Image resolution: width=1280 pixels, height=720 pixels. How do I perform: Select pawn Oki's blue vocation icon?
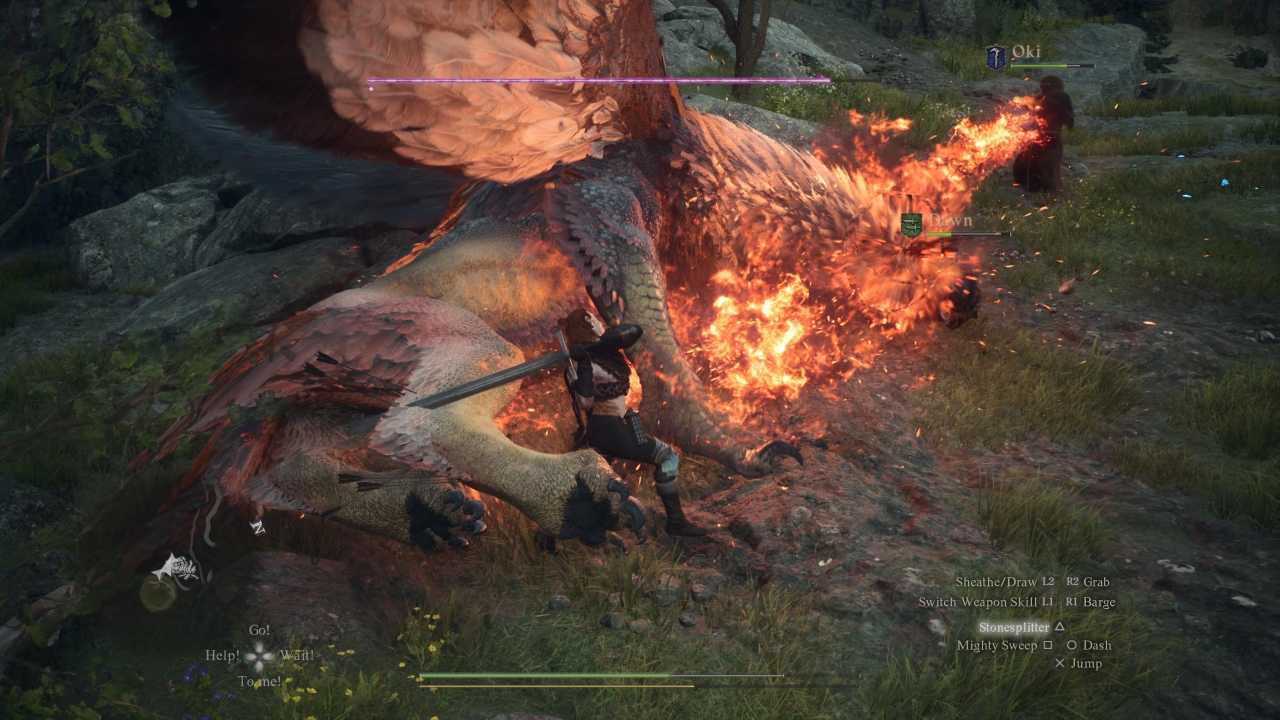point(995,57)
